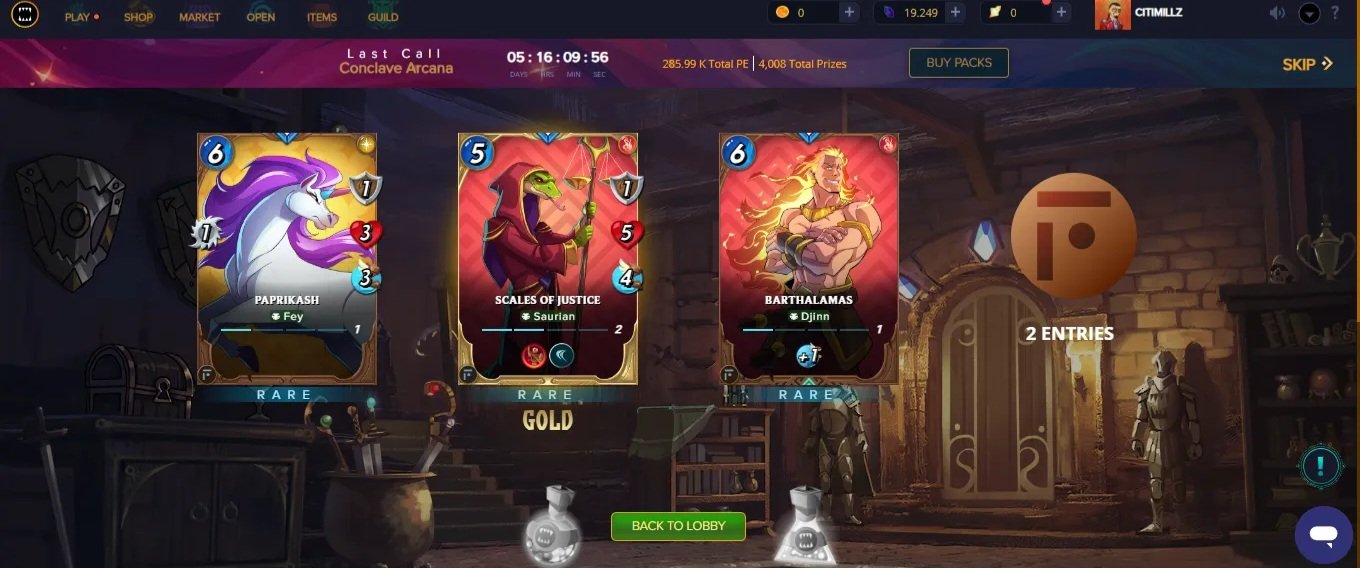Viewport: 1360px width, 568px height.
Task: Open the Play menu
Action: (78, 17)
